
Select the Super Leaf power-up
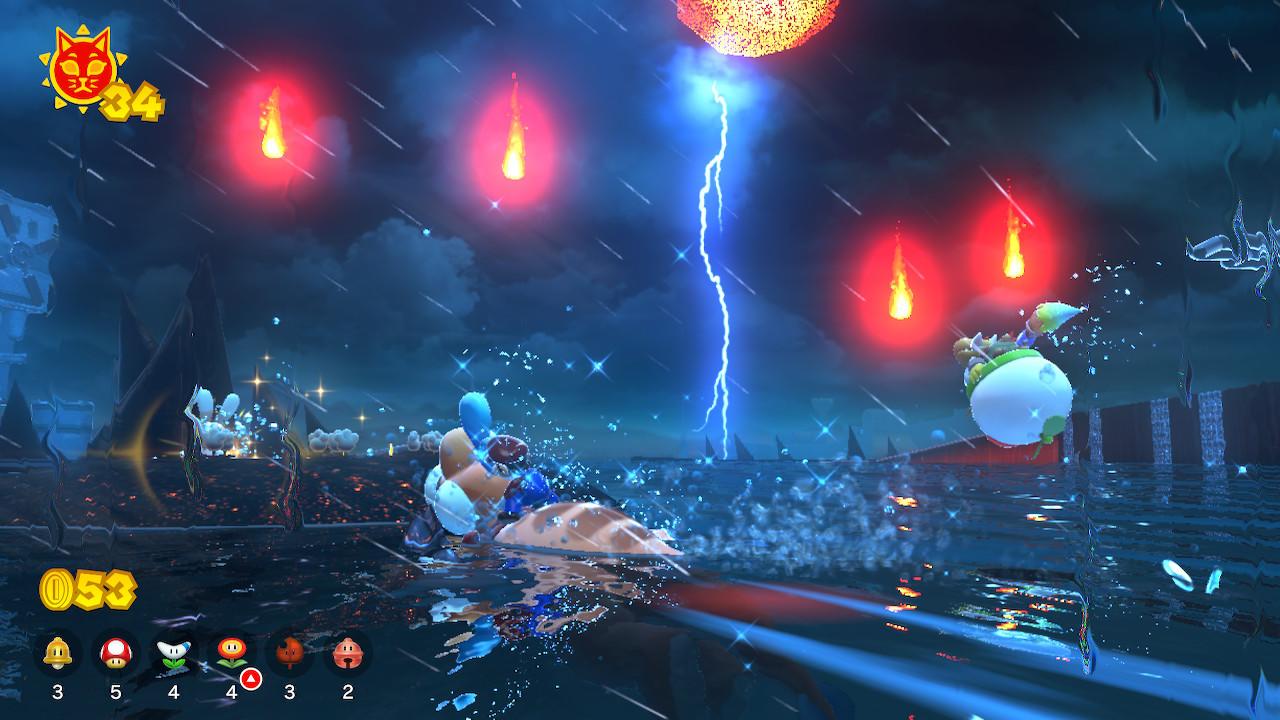tap(288, 654)
